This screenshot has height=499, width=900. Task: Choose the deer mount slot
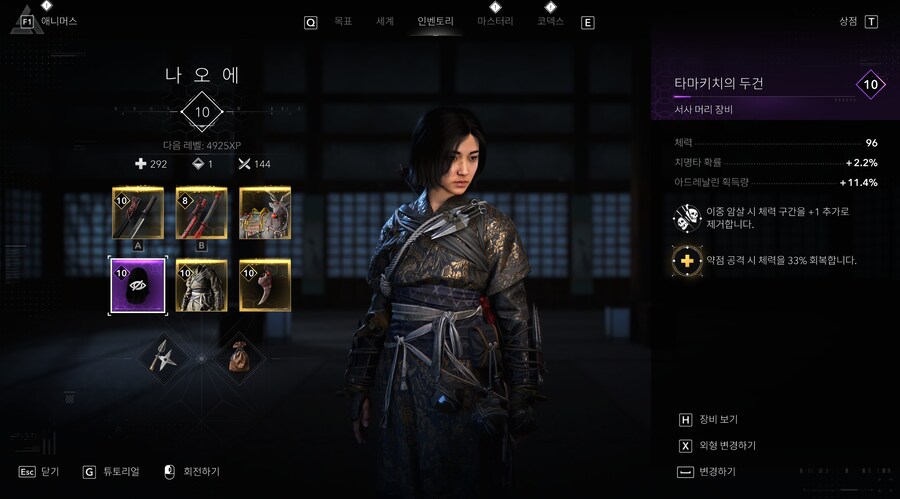point(265,212)
